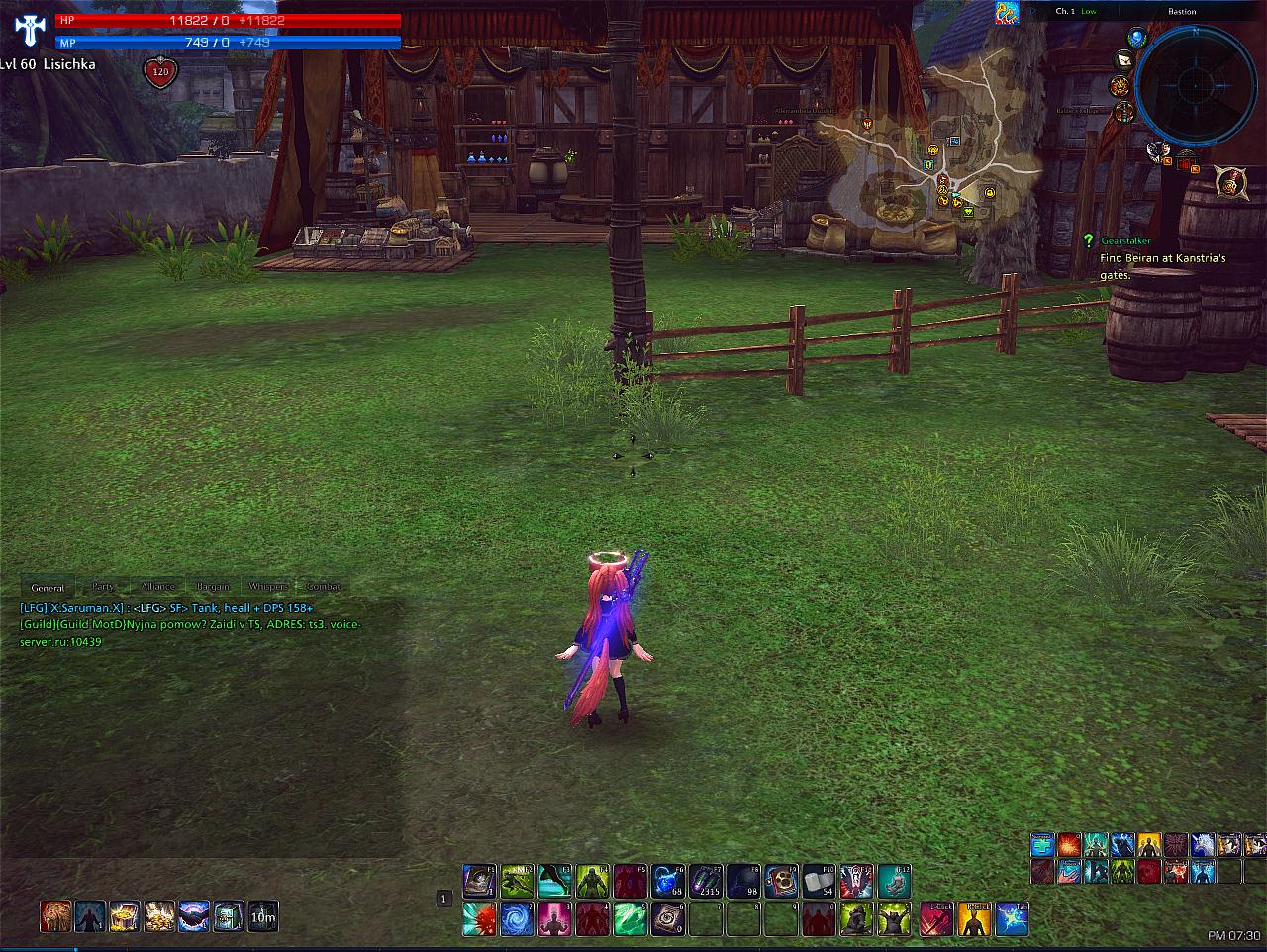The height and width of the screenshot is (952, 1267).
Task: Open the book with film reel icon
Action: (x=783, y=881)
